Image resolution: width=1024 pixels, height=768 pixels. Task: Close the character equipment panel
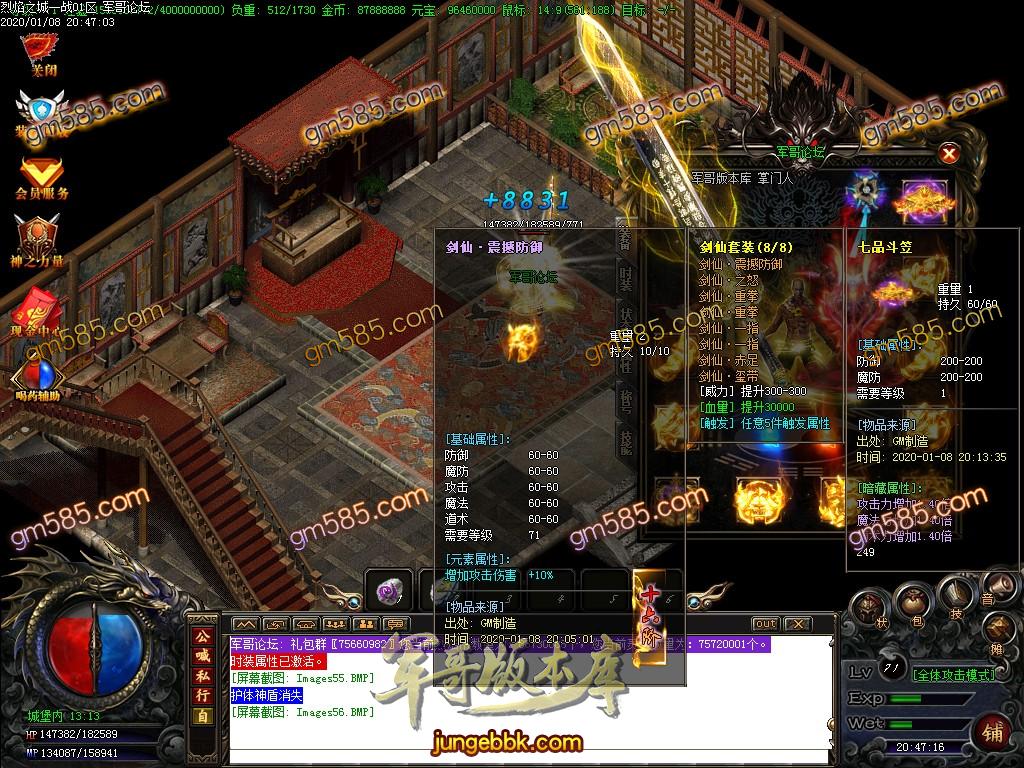click(x=949, y=153)
